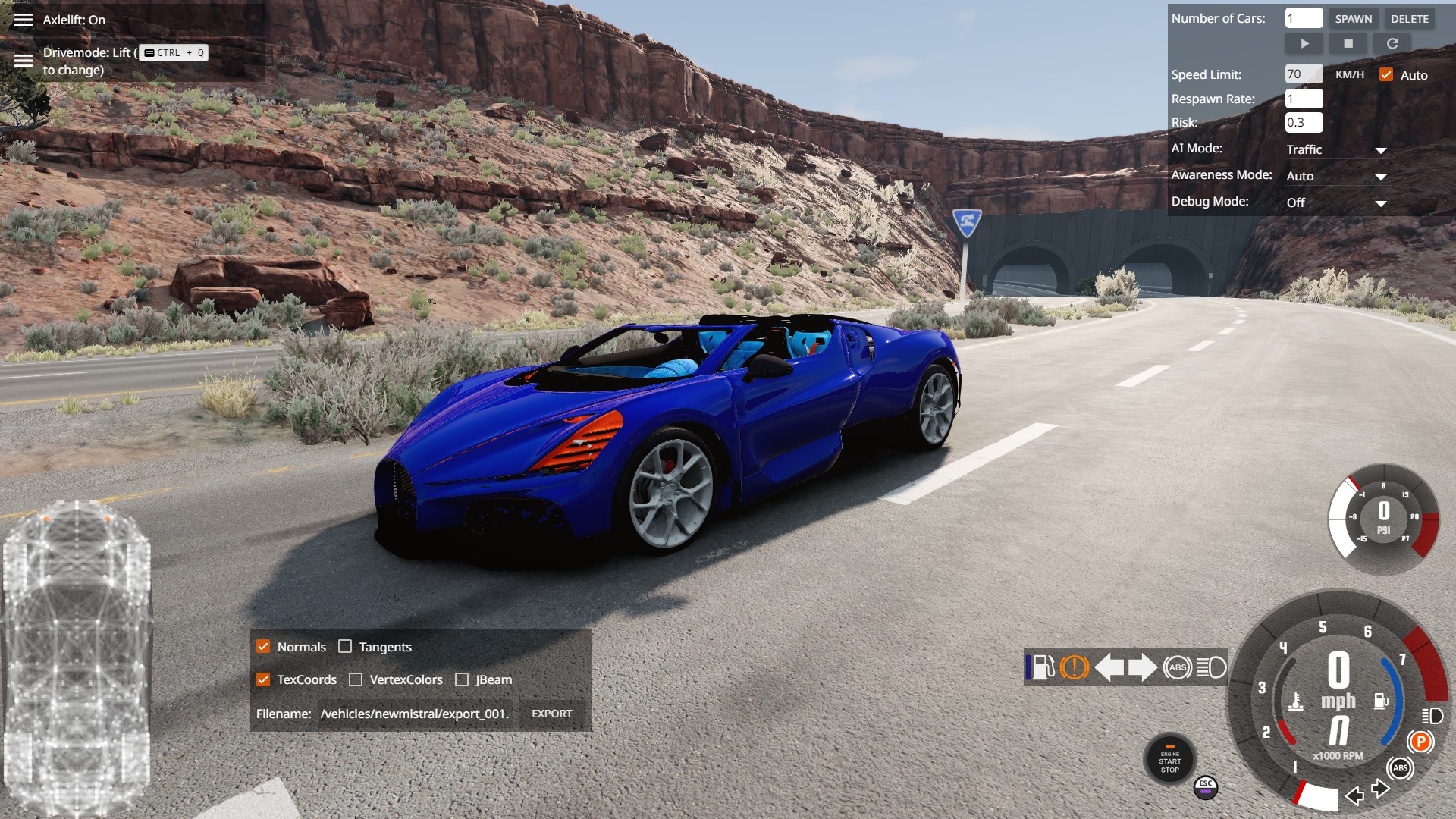Screen dimensions: 1456x819
Task: Open the Debug Mode dropdown
Action: pyautogui.click(x=1336, y=203)
